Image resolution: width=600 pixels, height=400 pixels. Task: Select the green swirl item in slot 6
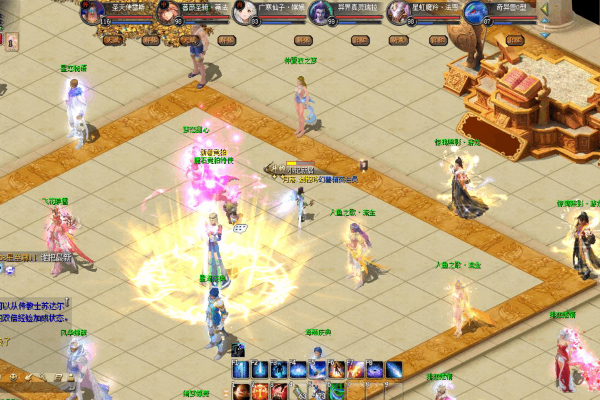336,390
